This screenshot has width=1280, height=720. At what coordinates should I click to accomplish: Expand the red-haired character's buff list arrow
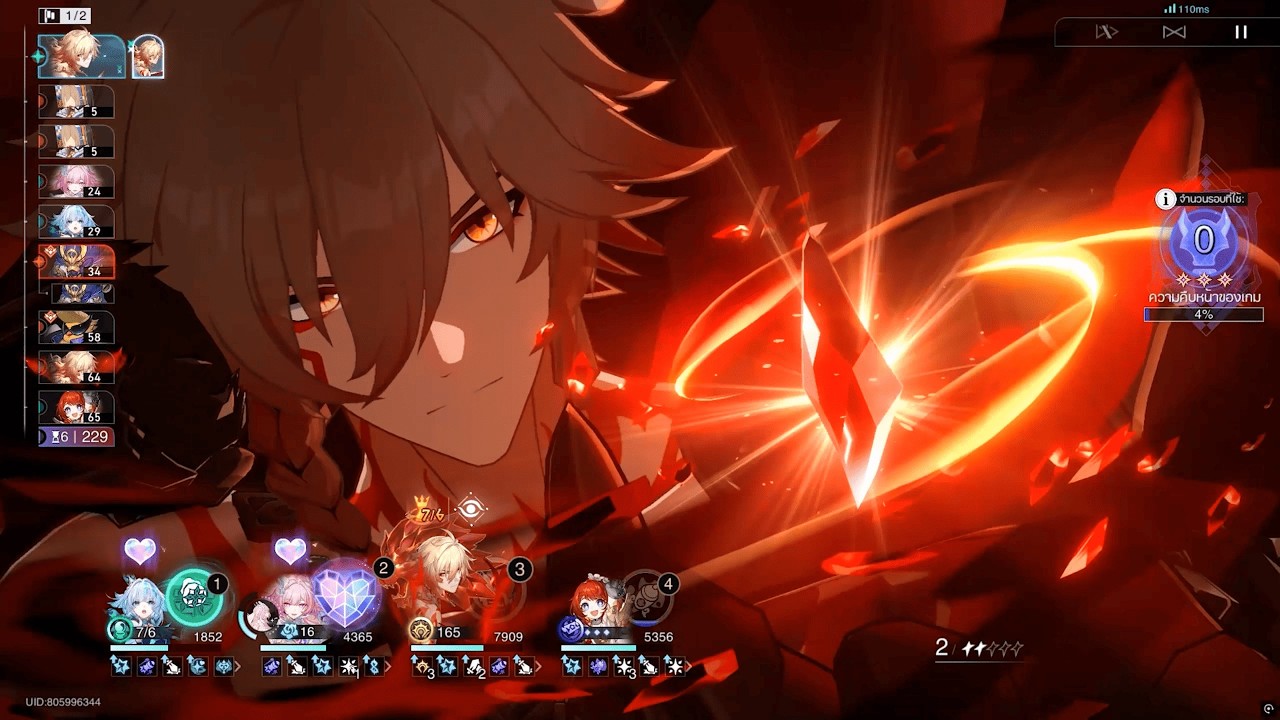tap(688, 666)
